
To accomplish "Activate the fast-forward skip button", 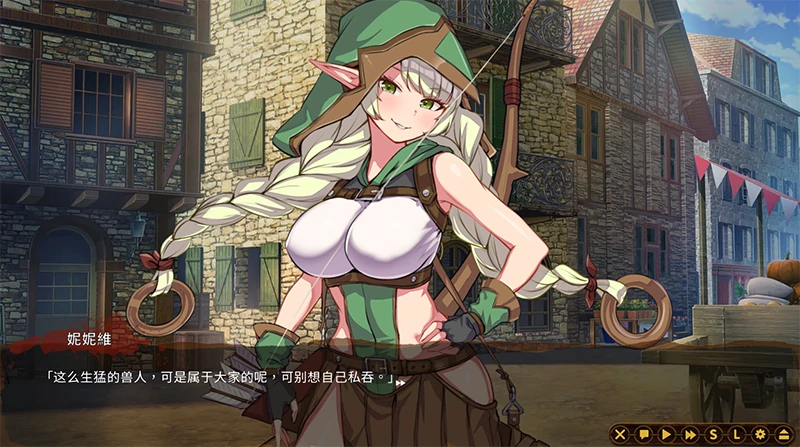I will pyautogui.click(x=690, y=434).
